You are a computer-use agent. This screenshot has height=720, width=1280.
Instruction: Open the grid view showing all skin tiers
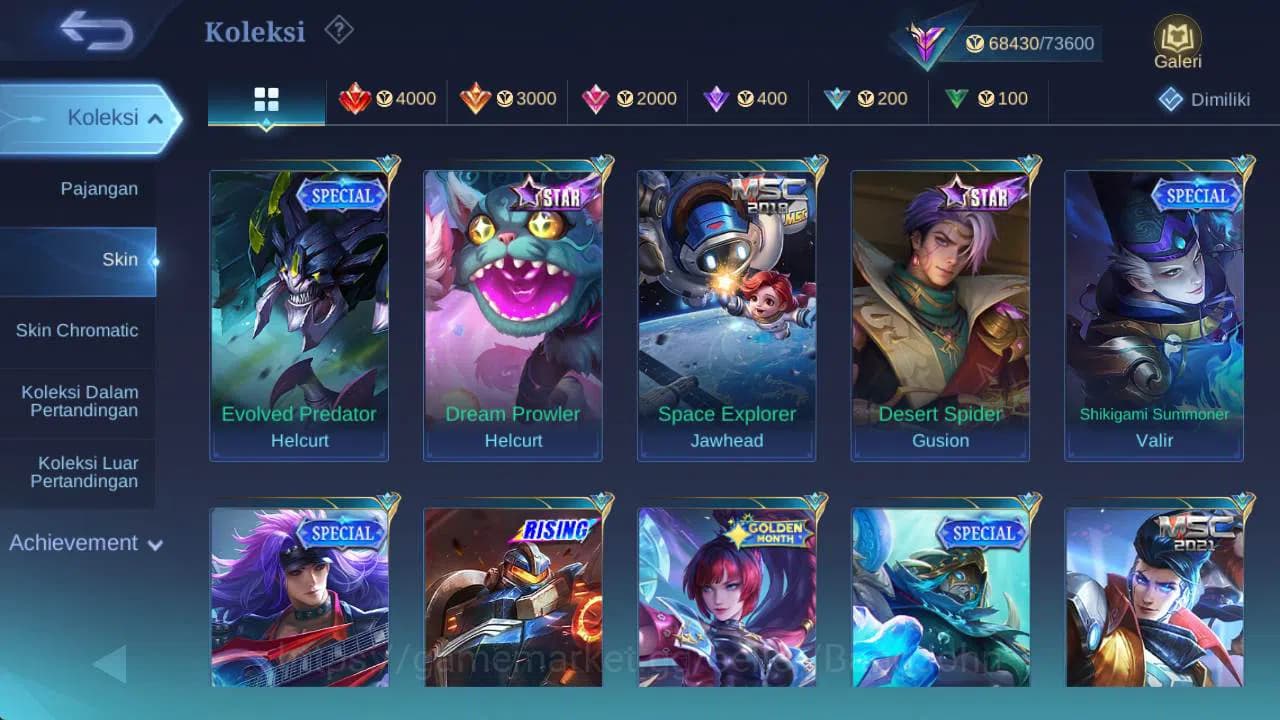point(265,100)
